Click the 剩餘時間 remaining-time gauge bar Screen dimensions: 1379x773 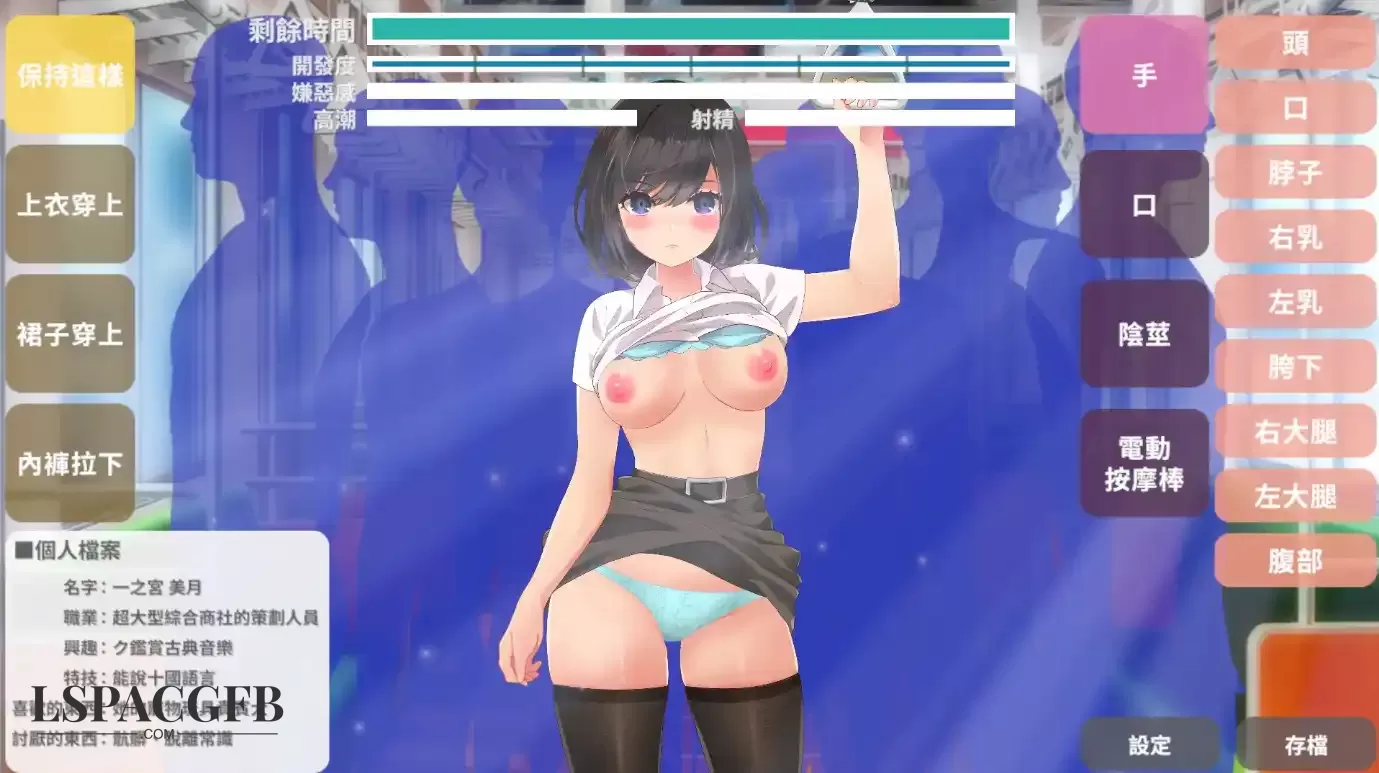[x=690, y=29]
